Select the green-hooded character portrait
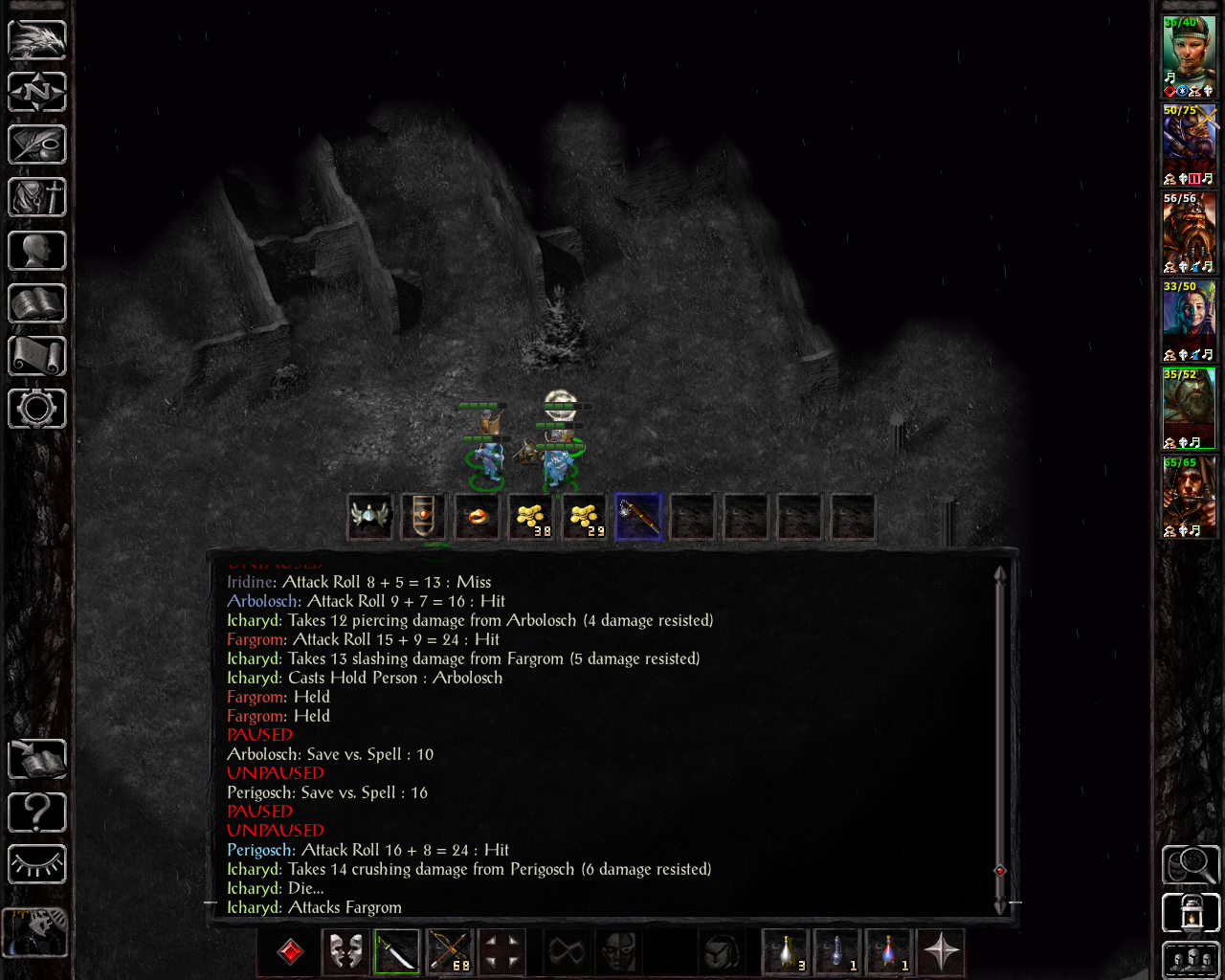The height and width of the screenshot is (980, 1225). 1189,56
